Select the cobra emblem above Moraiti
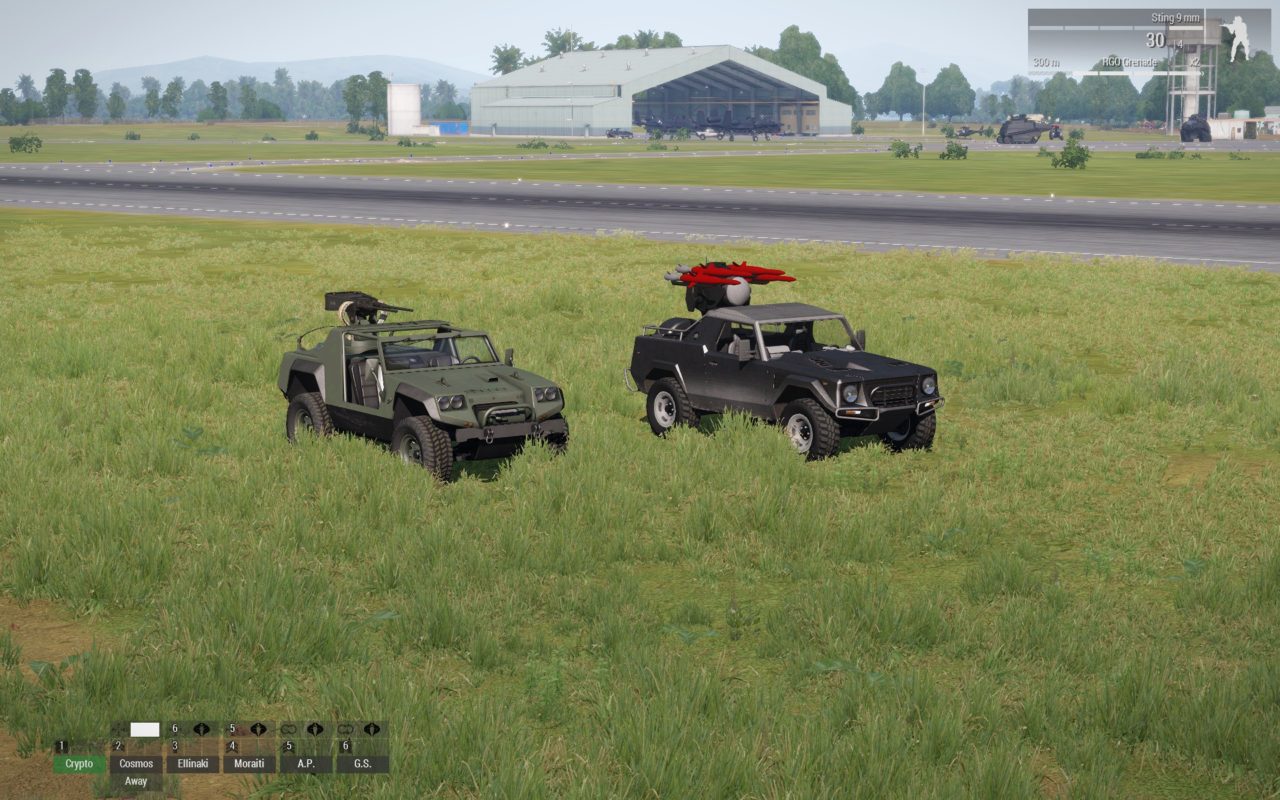 pos(259,729)
